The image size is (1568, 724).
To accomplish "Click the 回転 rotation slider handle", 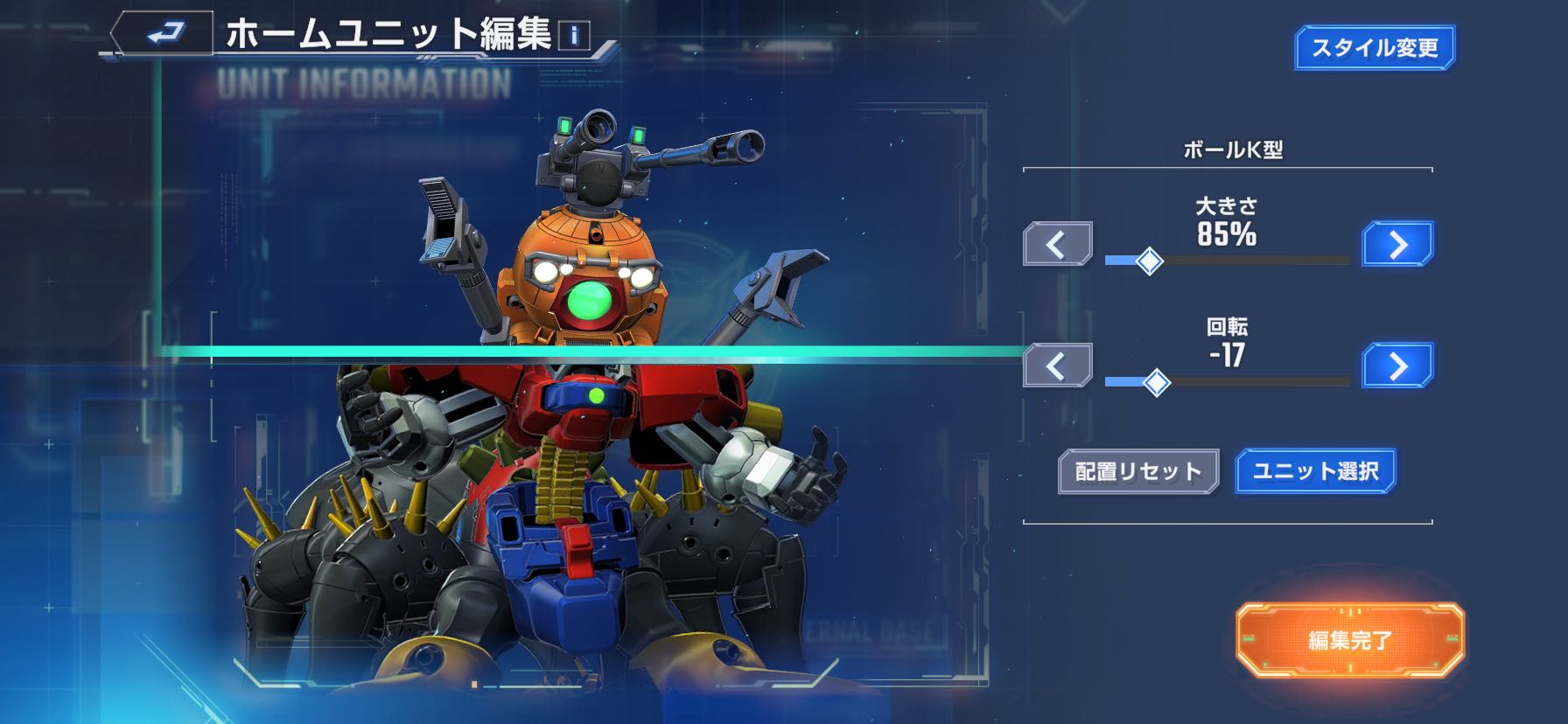I will pyautogui.click(x=1157, y=382).
